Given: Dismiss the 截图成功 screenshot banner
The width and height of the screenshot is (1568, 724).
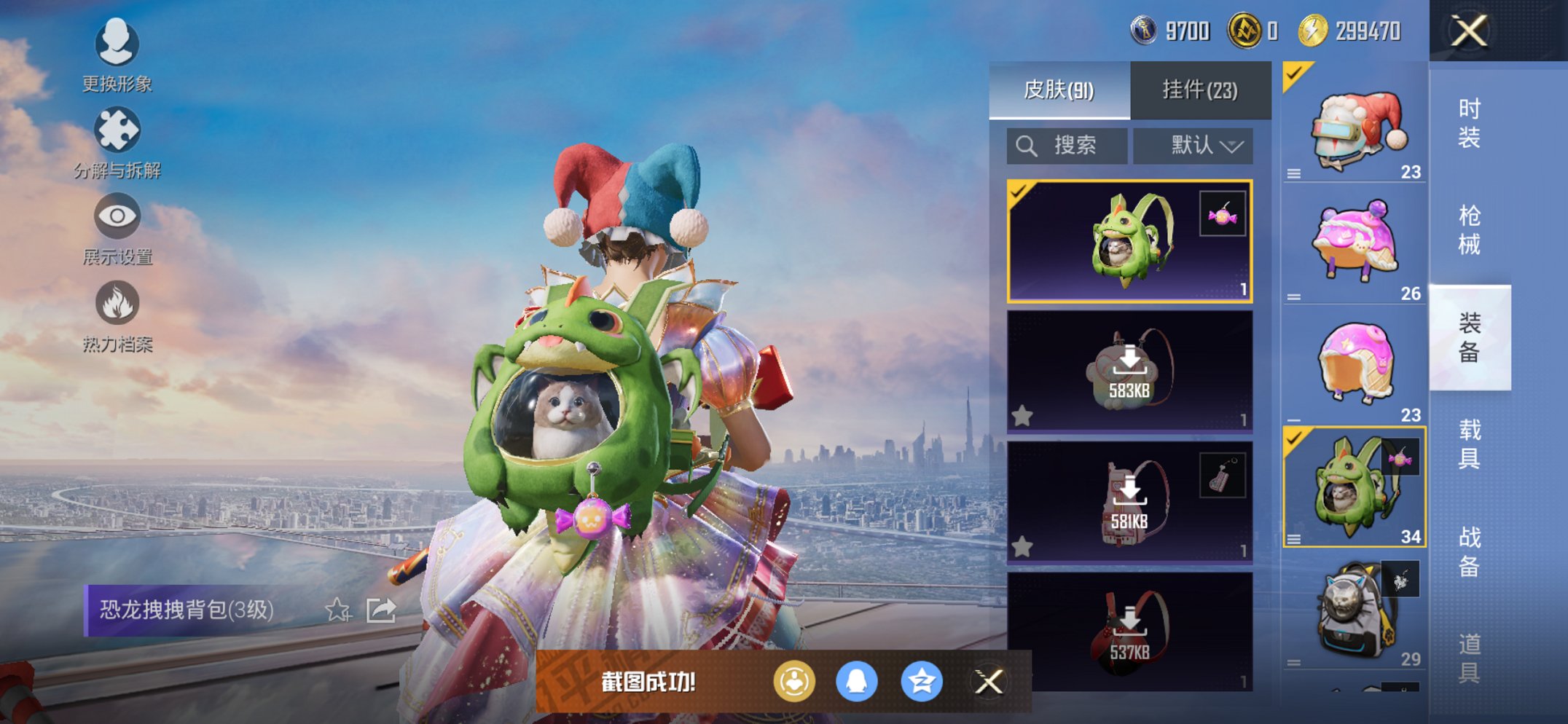Looking at the screenshot, I should [988, 682].
